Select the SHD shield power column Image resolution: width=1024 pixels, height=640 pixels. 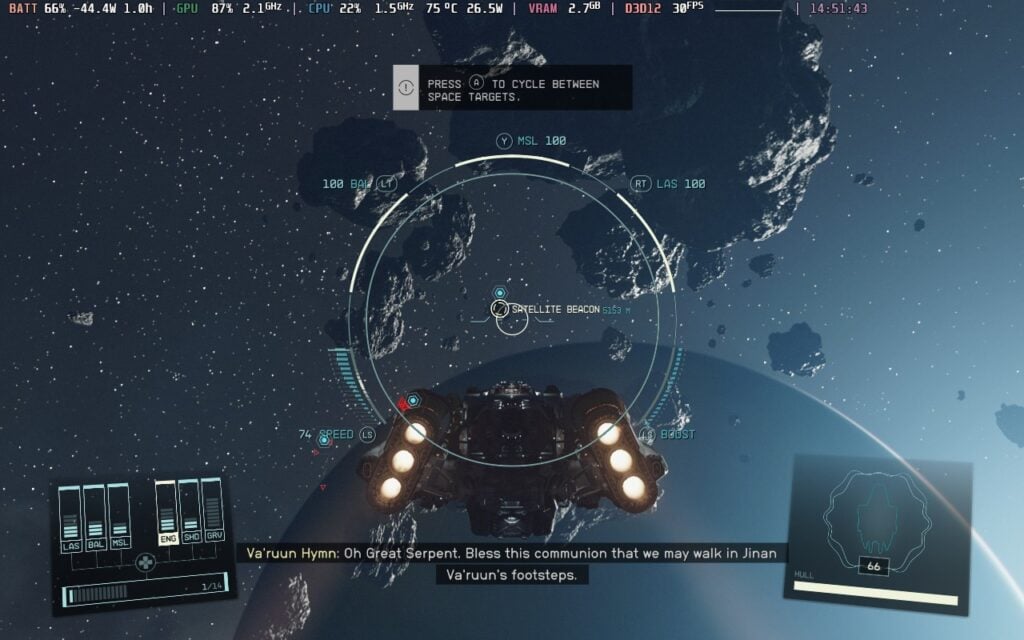[x=189, y=511]
